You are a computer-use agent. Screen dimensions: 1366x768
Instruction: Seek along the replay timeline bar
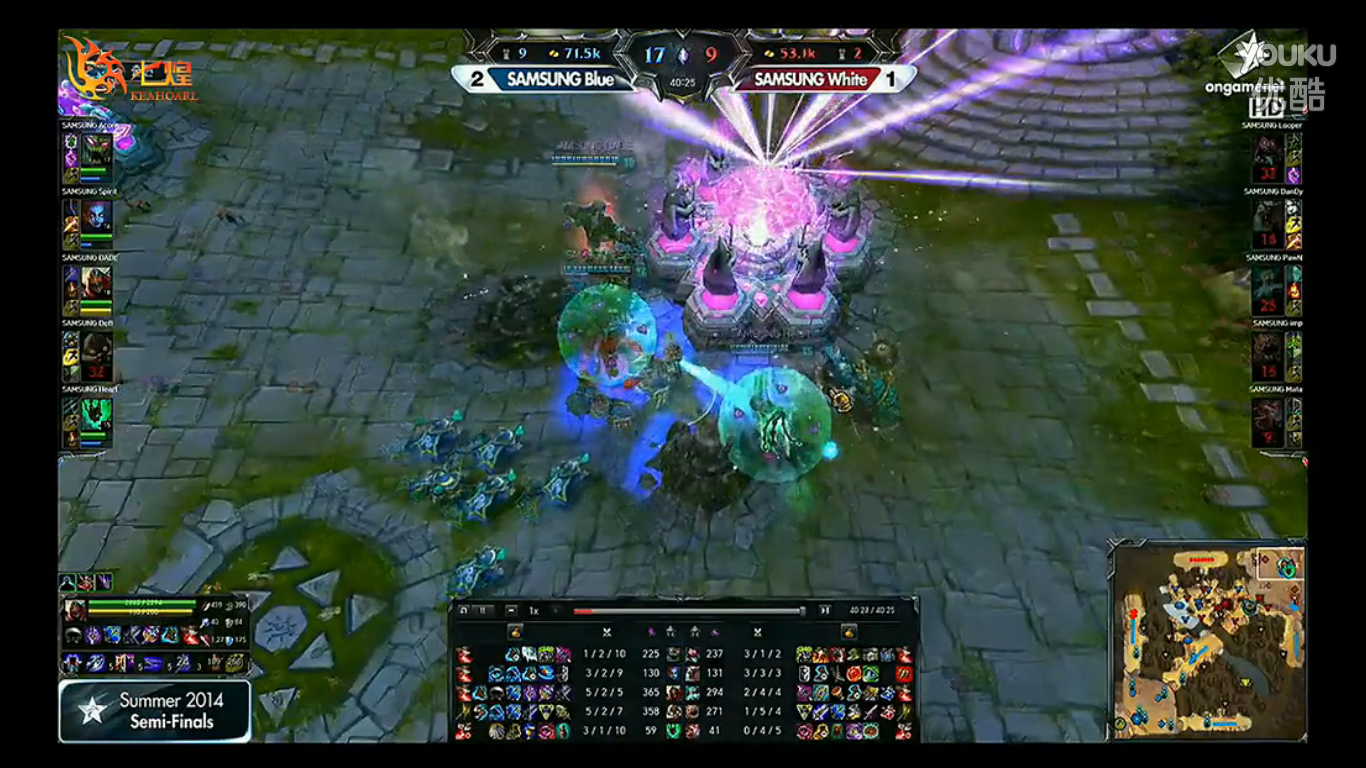pos(688,611)
